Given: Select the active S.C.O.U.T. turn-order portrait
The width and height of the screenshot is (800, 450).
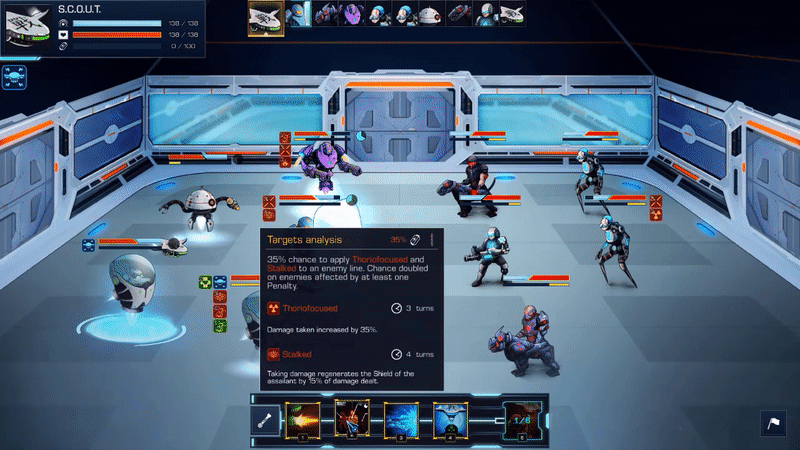Looking at the screenshot, I should (266, 17).
